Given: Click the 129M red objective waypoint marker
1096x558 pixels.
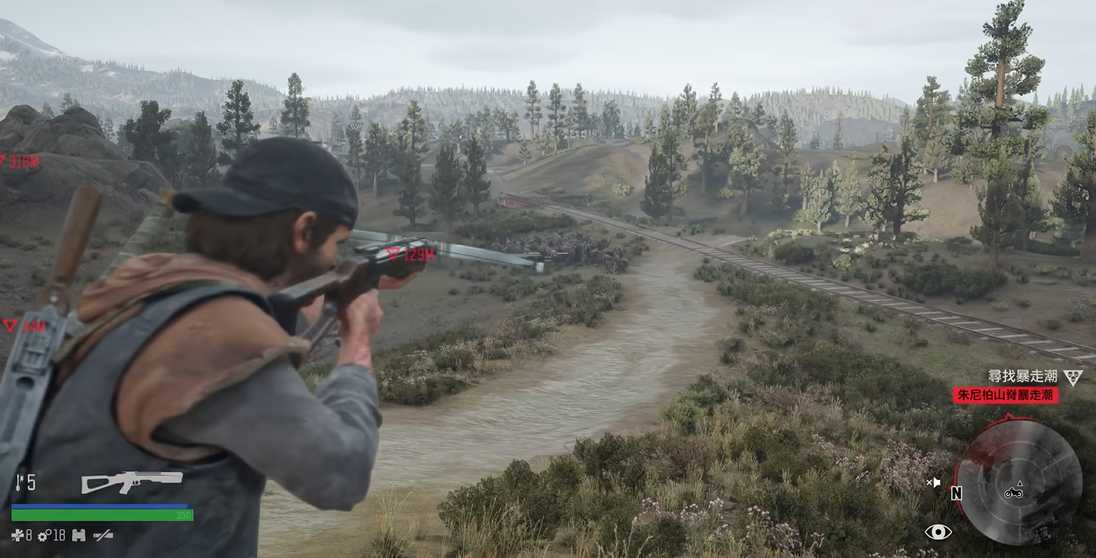Looking at the screenshot, I should click(412, 254).
